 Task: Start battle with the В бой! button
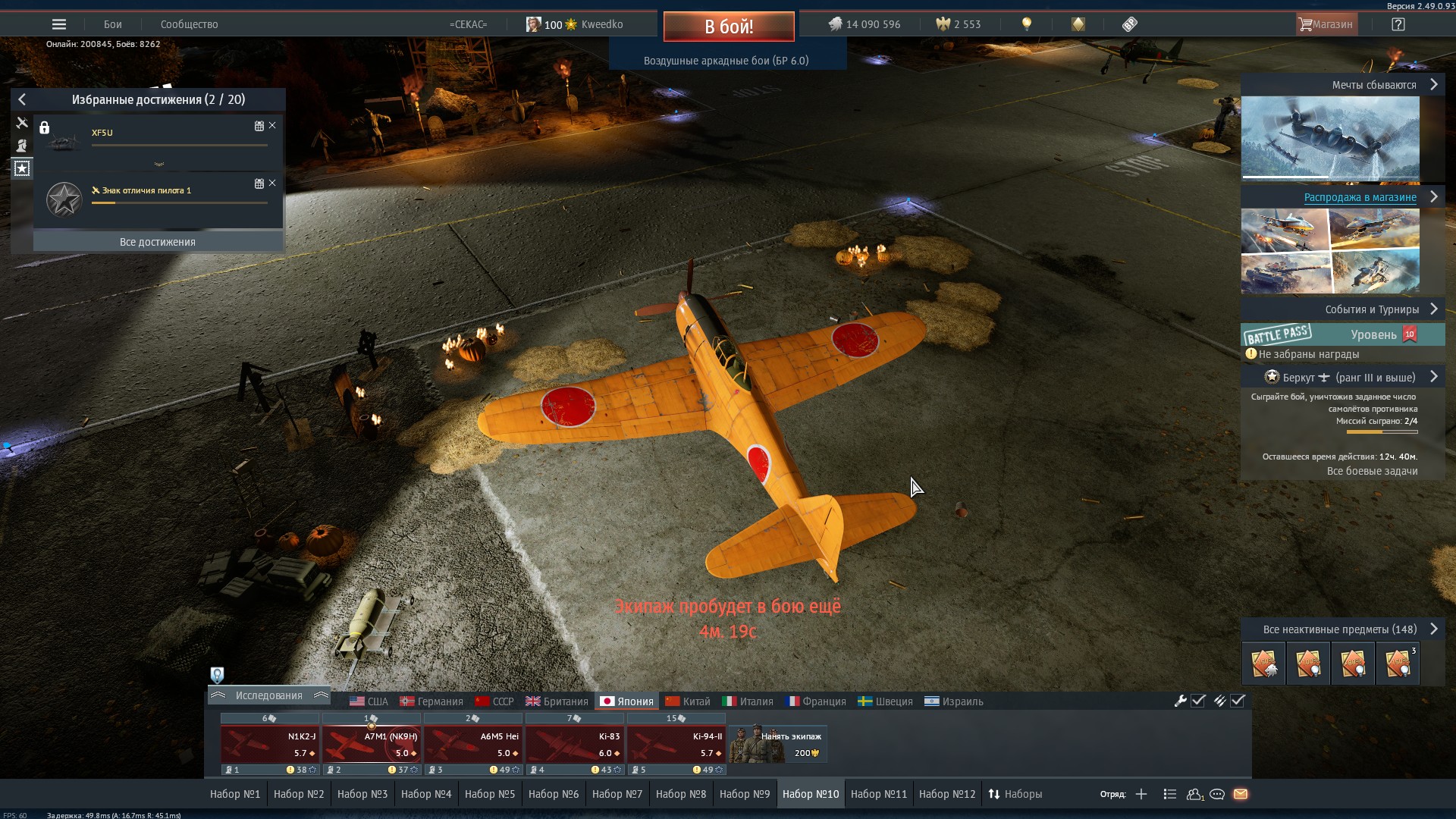[728, 27]
